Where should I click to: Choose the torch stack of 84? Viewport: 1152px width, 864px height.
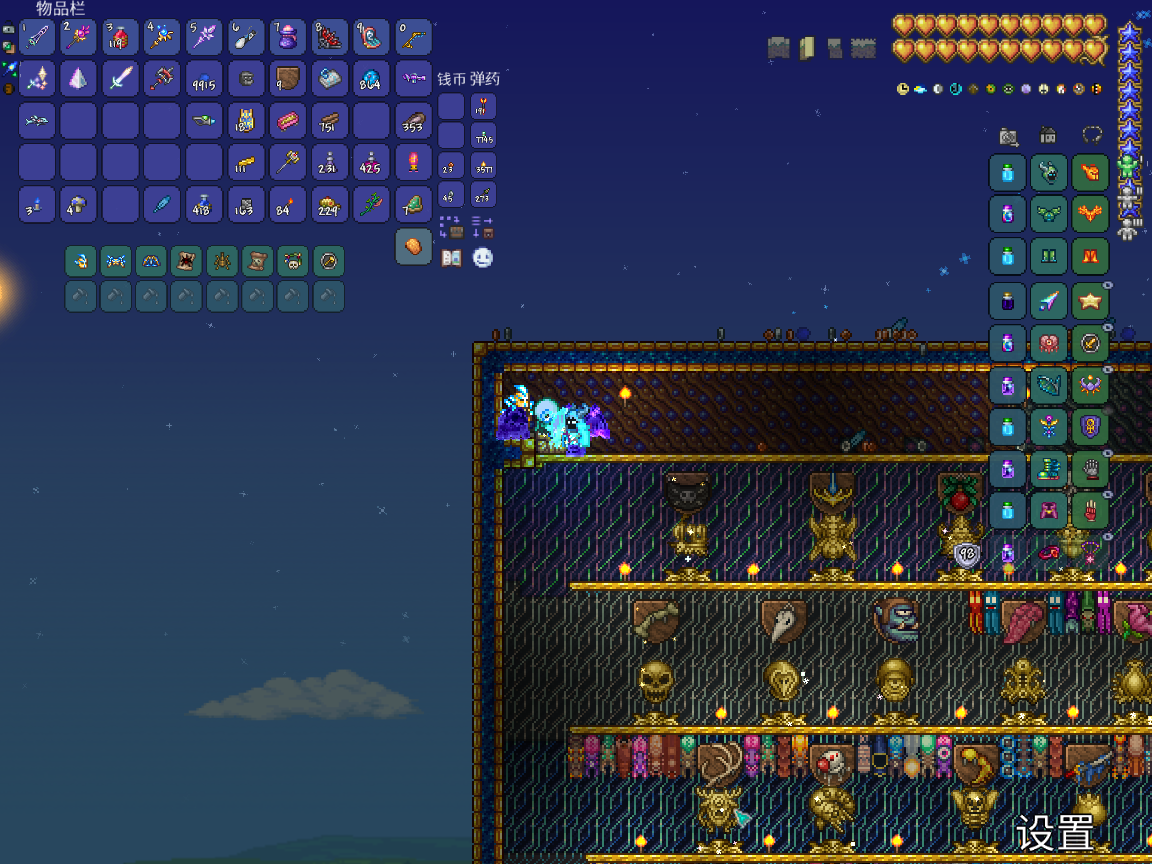click(x=288, y=204)
